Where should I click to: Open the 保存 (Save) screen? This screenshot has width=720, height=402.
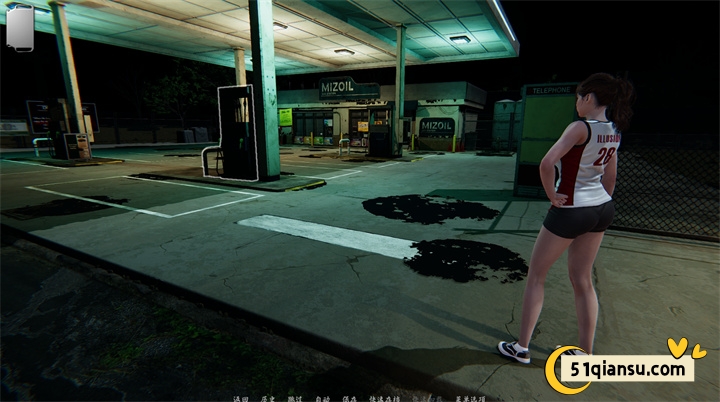click(x=349, y=398)
